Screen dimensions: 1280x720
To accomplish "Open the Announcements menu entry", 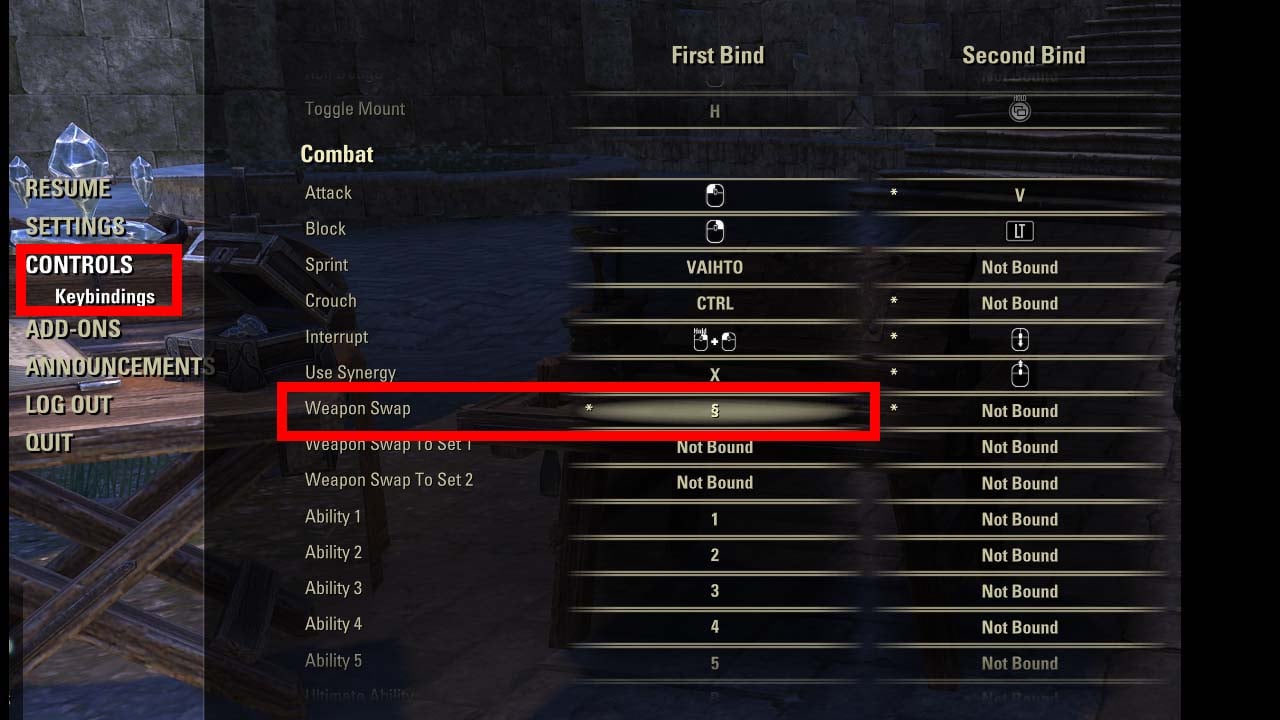I will (120, 367).
